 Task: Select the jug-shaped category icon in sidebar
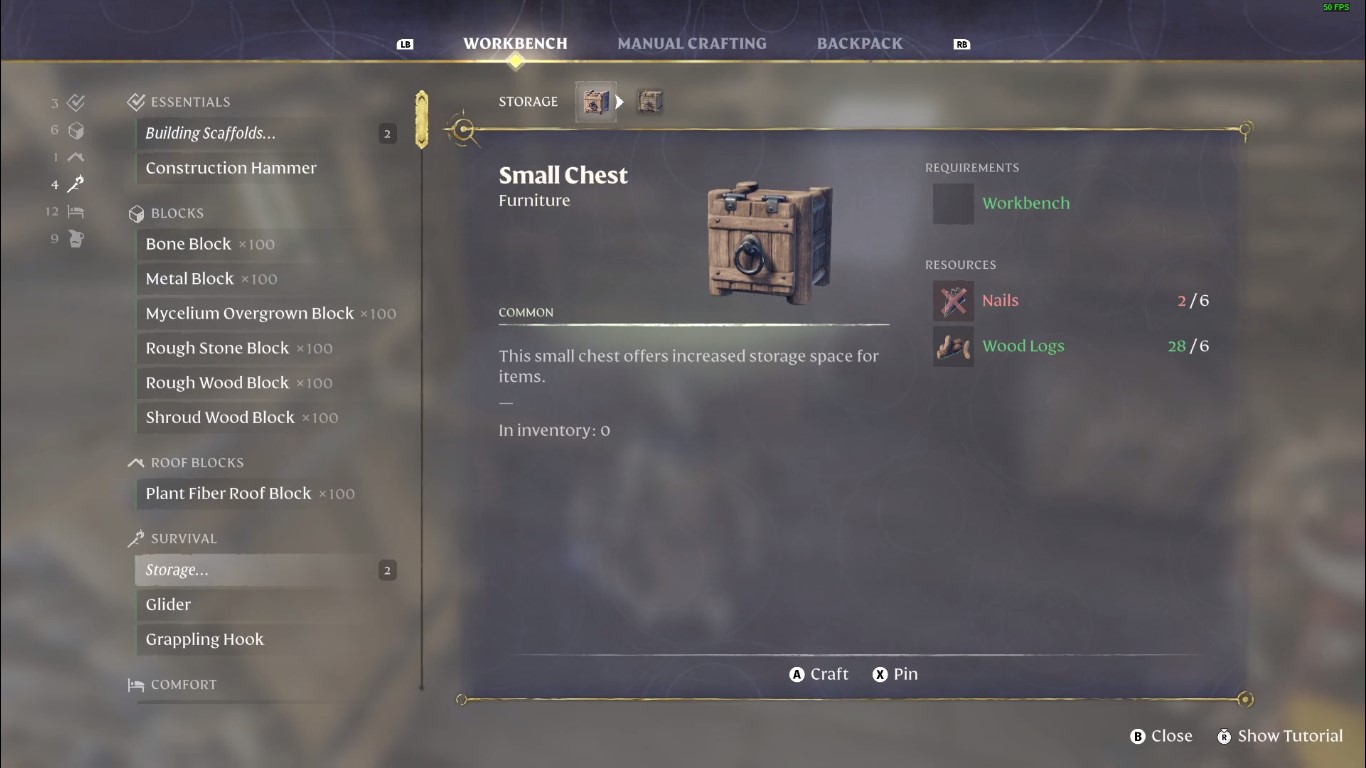(74, 238)
